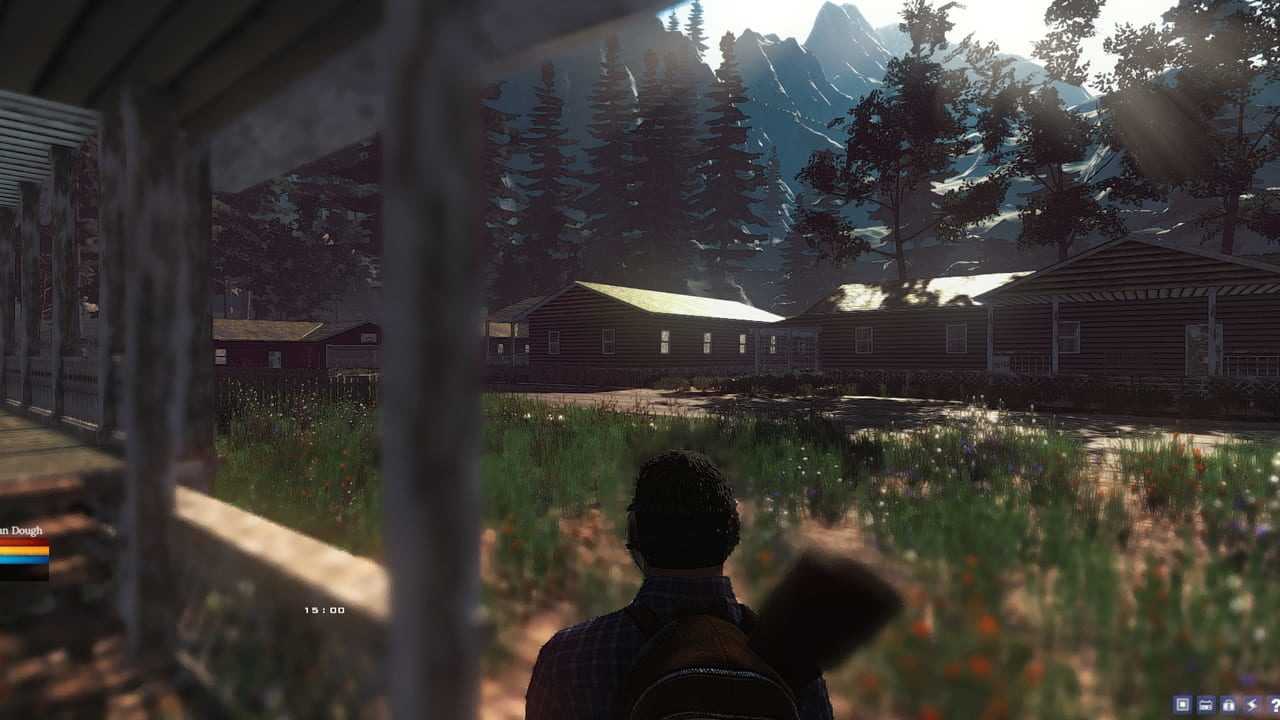
Task: Click the square frame icon in the toolbar
Action: coord(1183,705)
